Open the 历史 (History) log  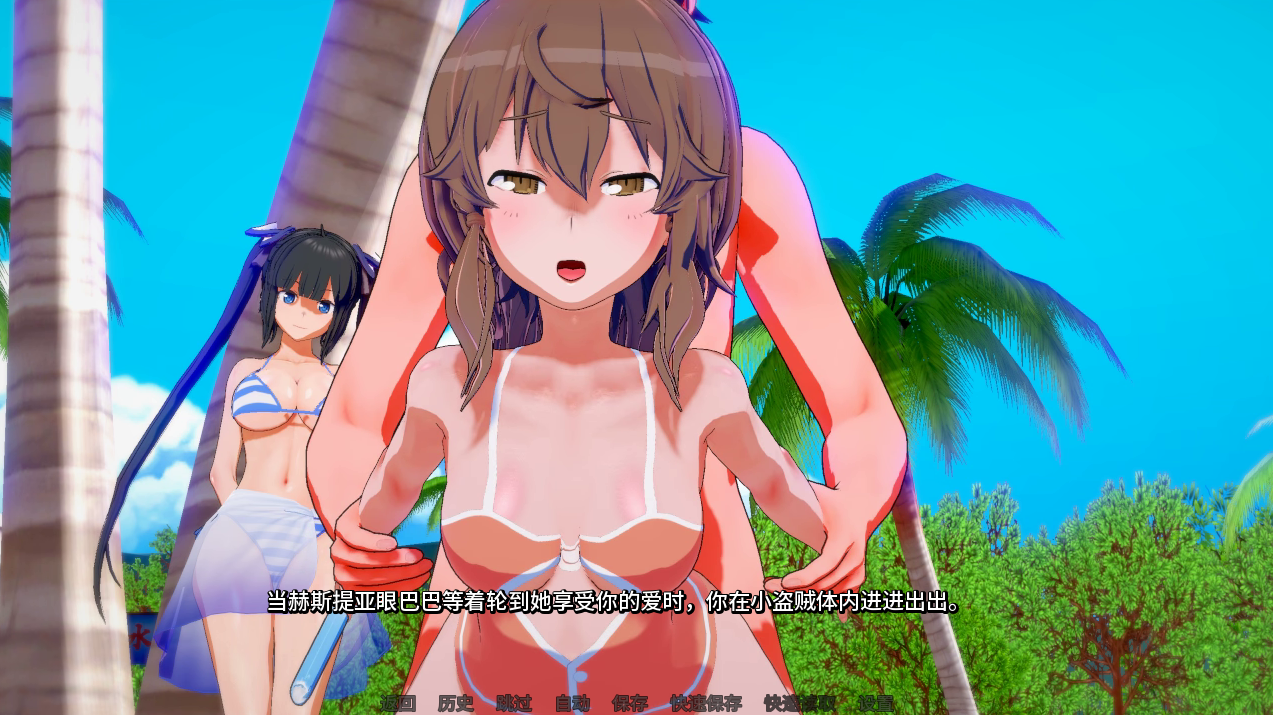pyautogui.click(x=456, y=703)
